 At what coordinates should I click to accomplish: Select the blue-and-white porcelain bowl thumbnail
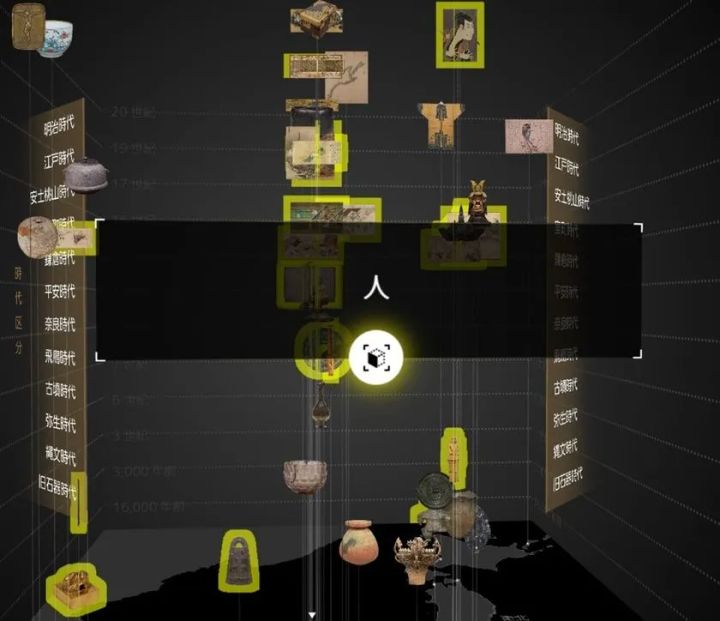pyautogui.click(x=56, y=37)
